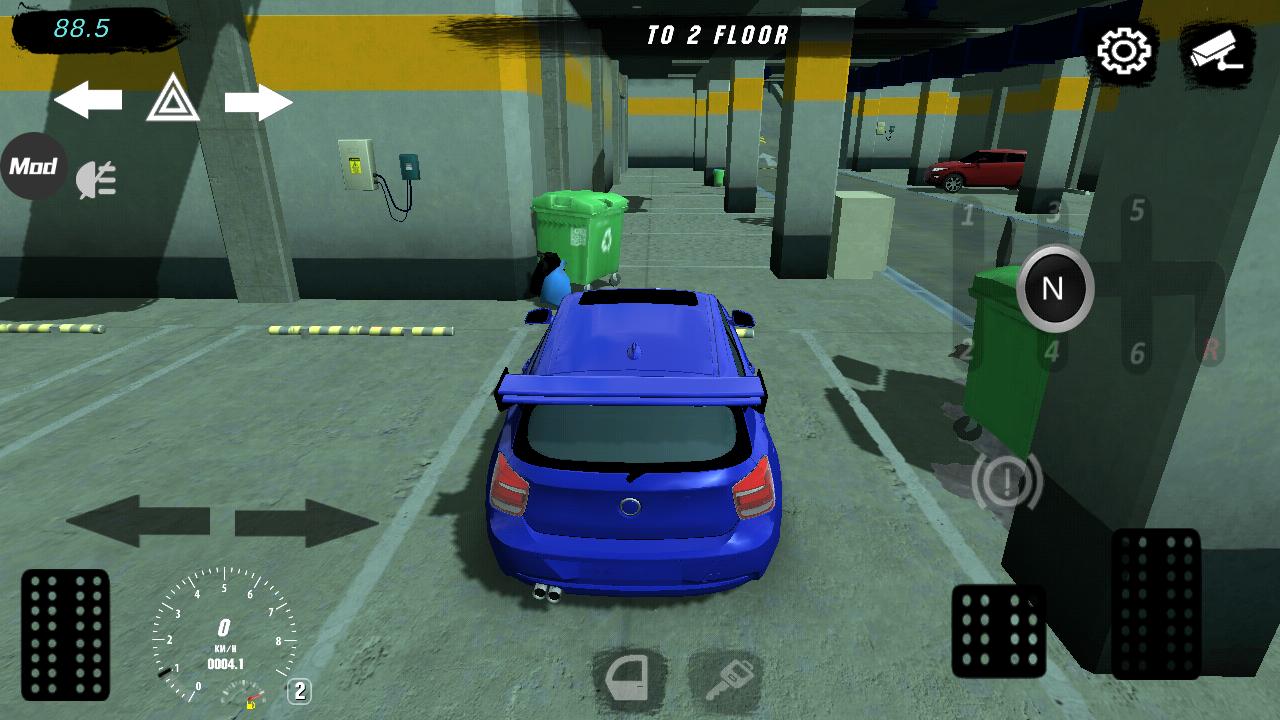Toggle the ignition key icon
The image size is (1280, 720).
pos(725,681)
